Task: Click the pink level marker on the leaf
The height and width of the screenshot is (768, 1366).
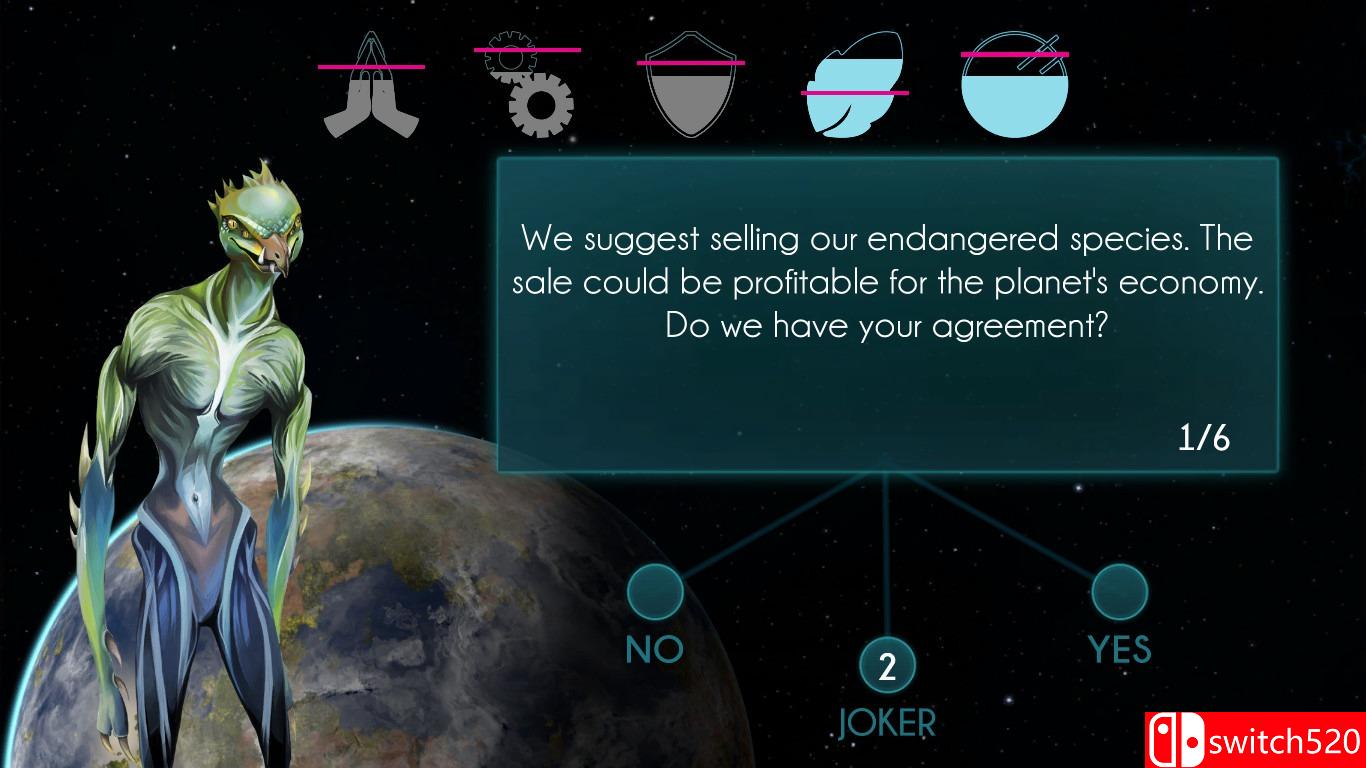Action: tap(855, 90)
